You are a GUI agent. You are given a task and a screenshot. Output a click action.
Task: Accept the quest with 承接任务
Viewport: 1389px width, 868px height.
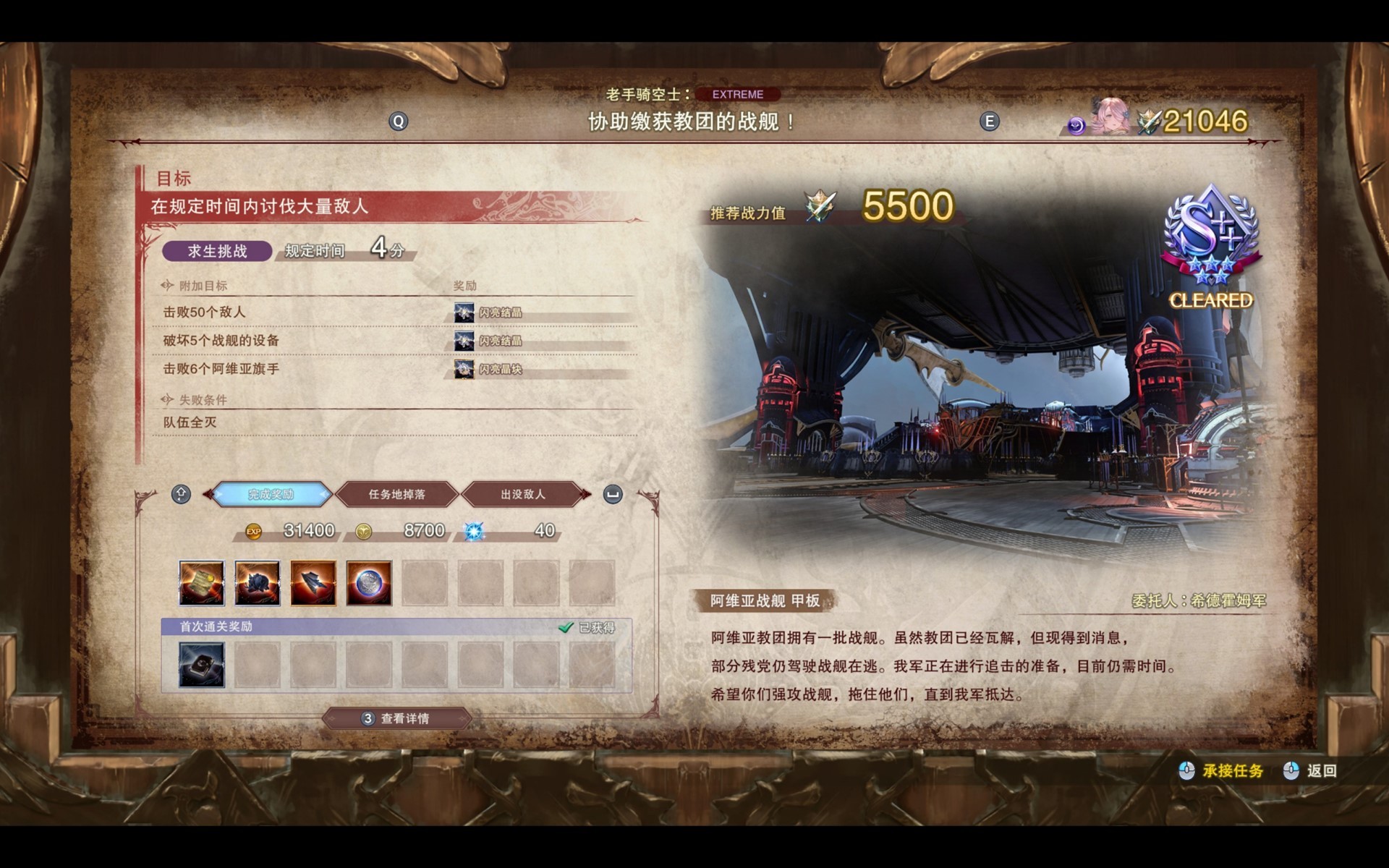tap(1232, 771)
